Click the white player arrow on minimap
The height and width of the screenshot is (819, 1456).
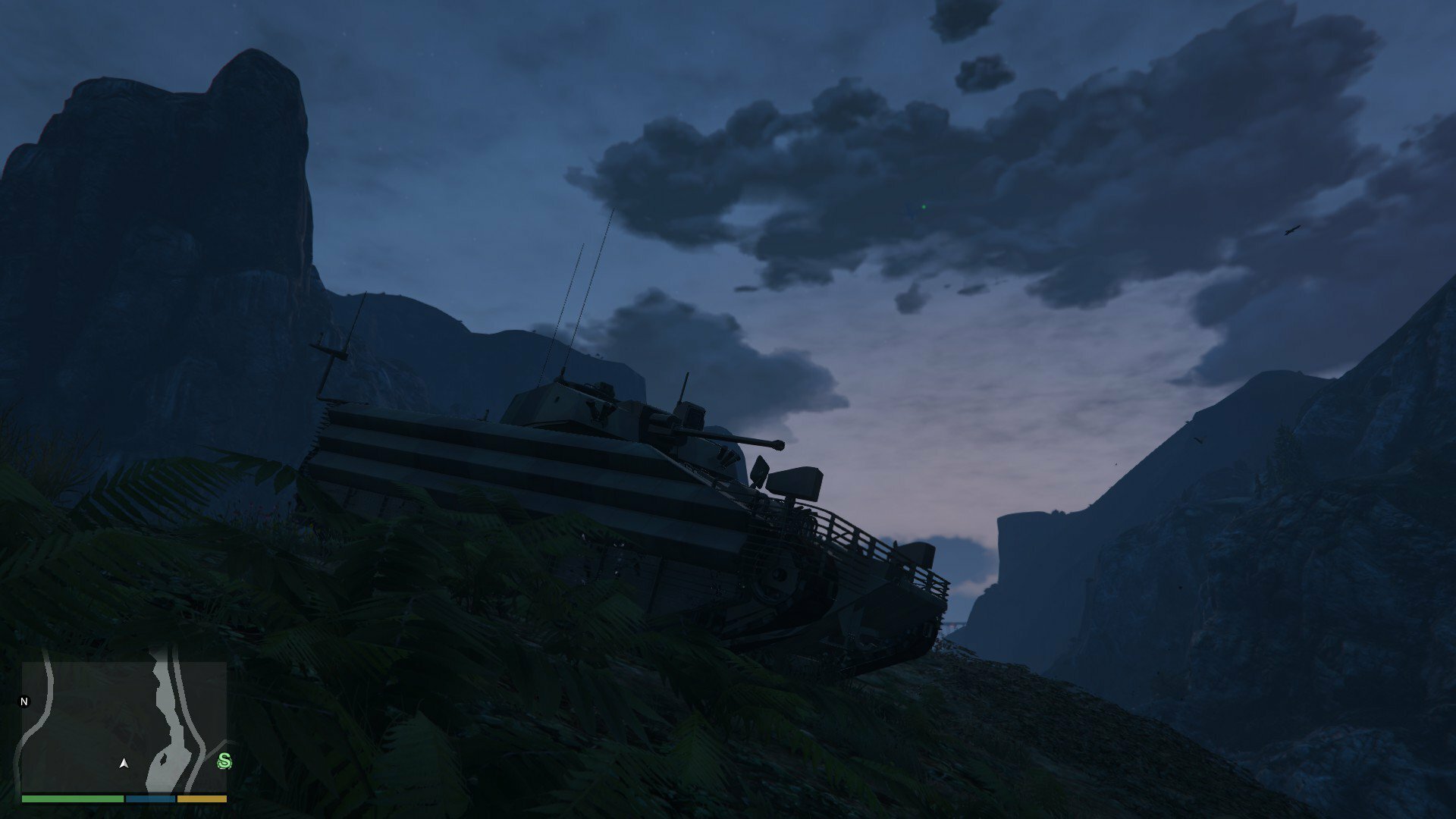[x=124, y=763]
